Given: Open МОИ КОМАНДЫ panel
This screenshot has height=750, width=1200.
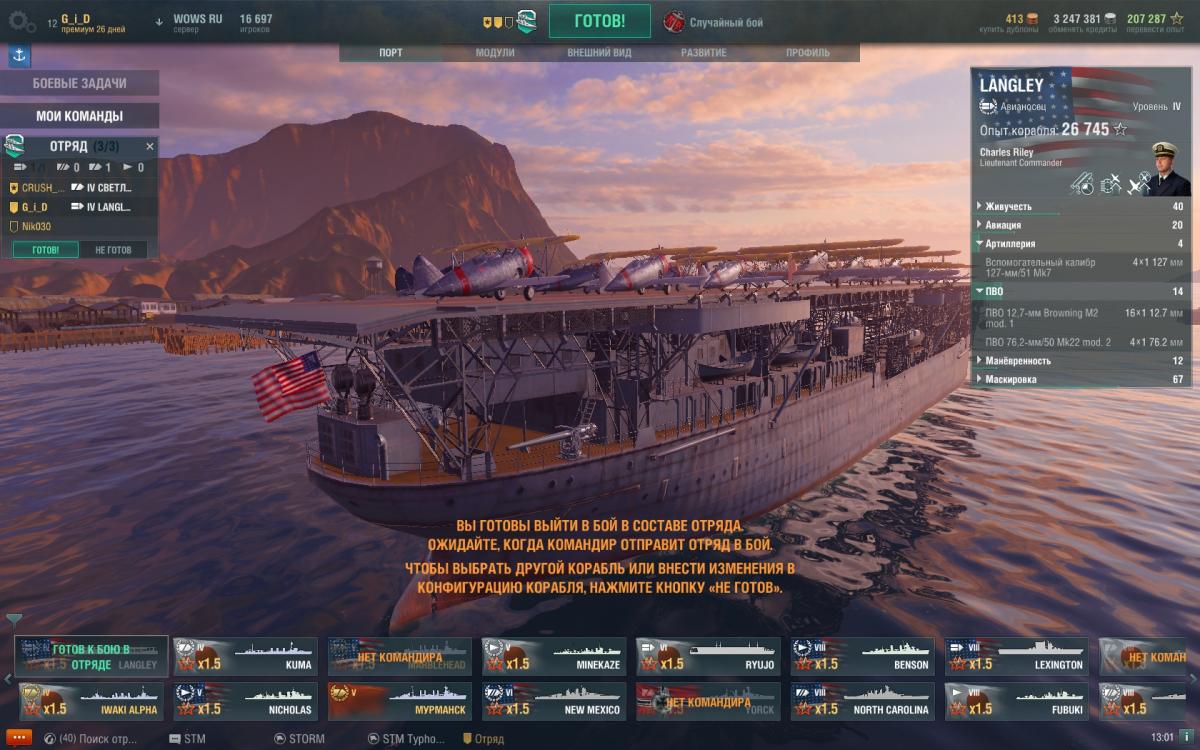Looking at the screenshot, I should tap(80, 116).
